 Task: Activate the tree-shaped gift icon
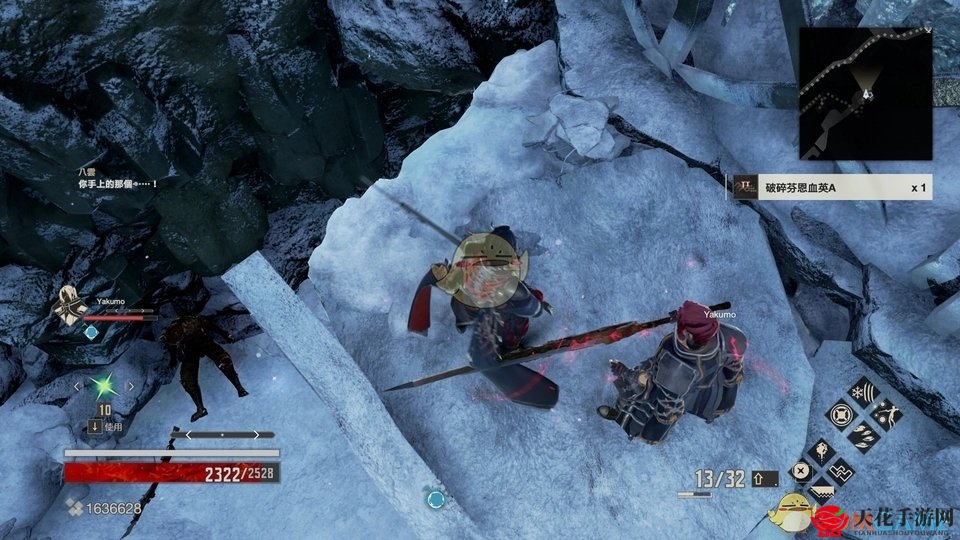pyautogui.click(x=820, y=451)
